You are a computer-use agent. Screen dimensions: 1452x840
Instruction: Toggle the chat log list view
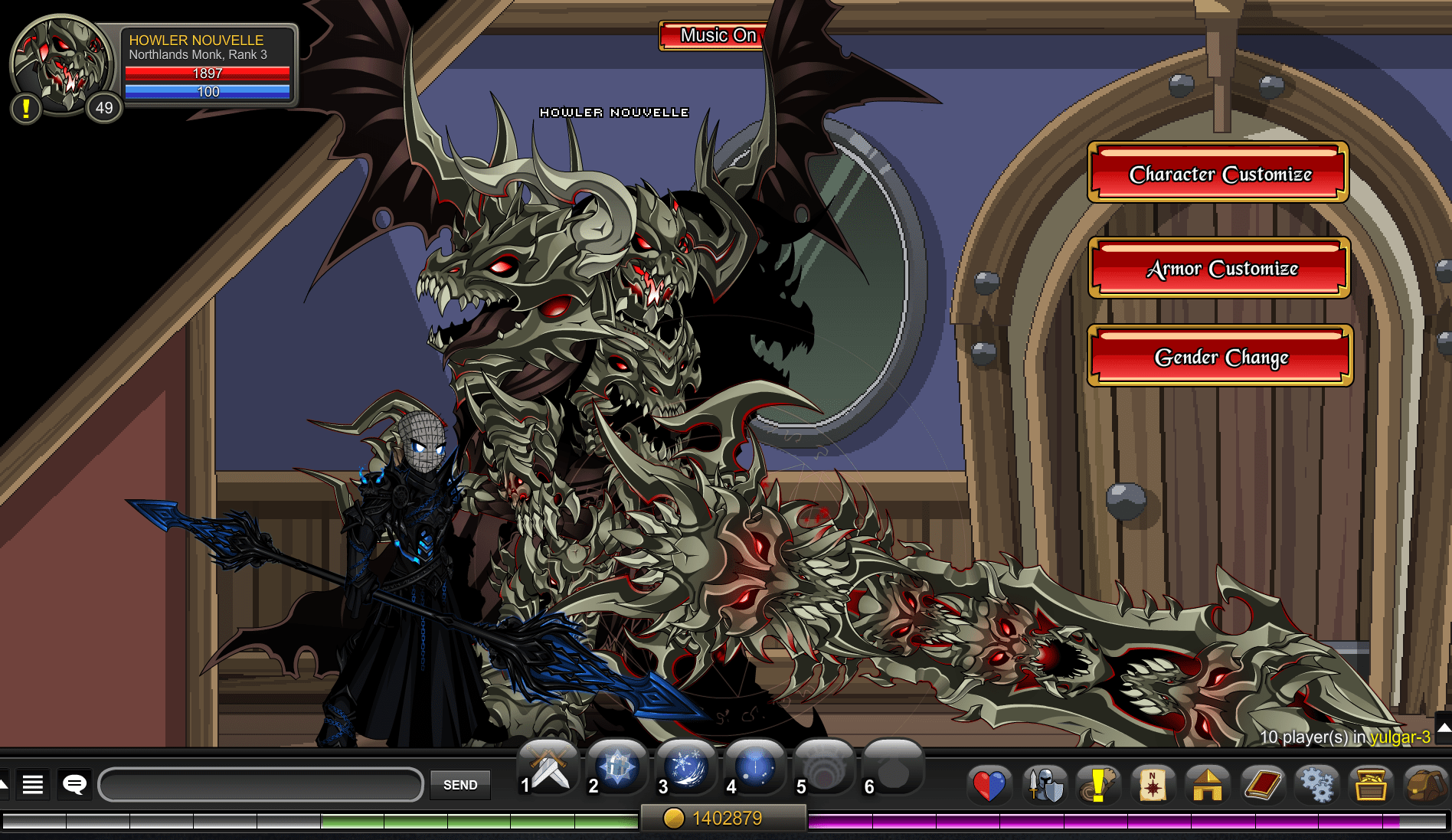[32, 785]
